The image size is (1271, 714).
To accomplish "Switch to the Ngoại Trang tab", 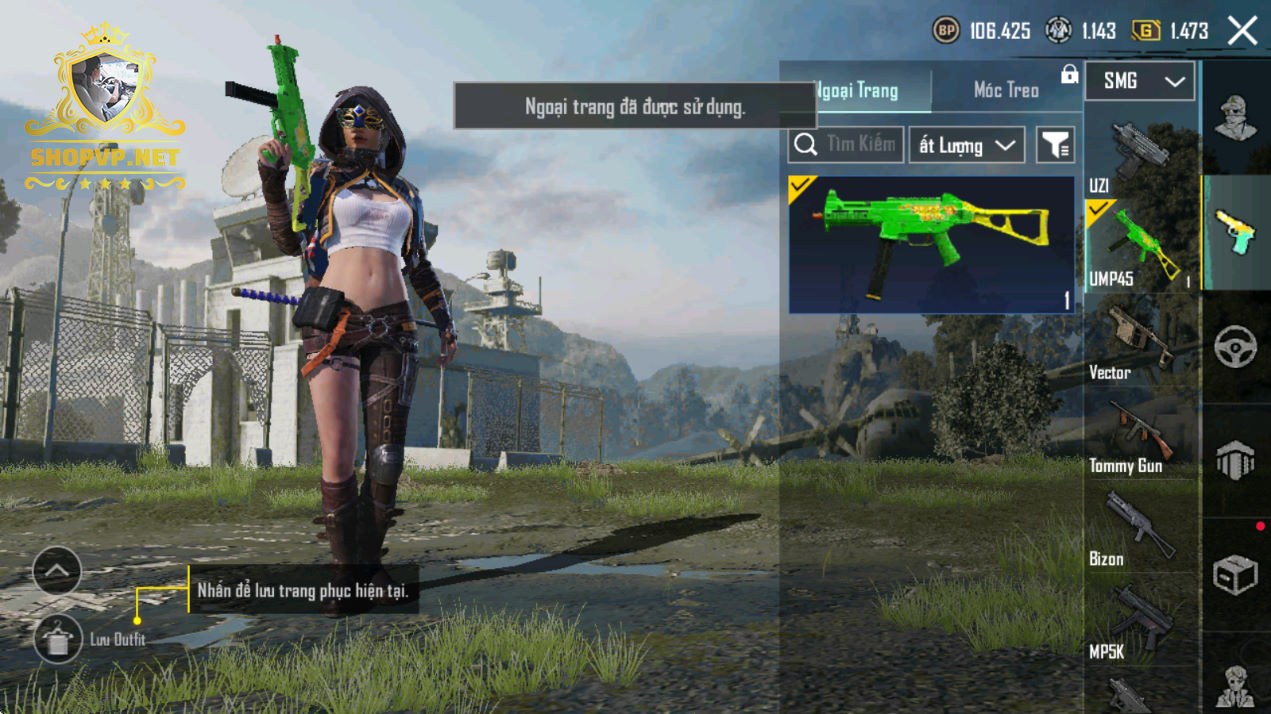I will click(857, 91).
